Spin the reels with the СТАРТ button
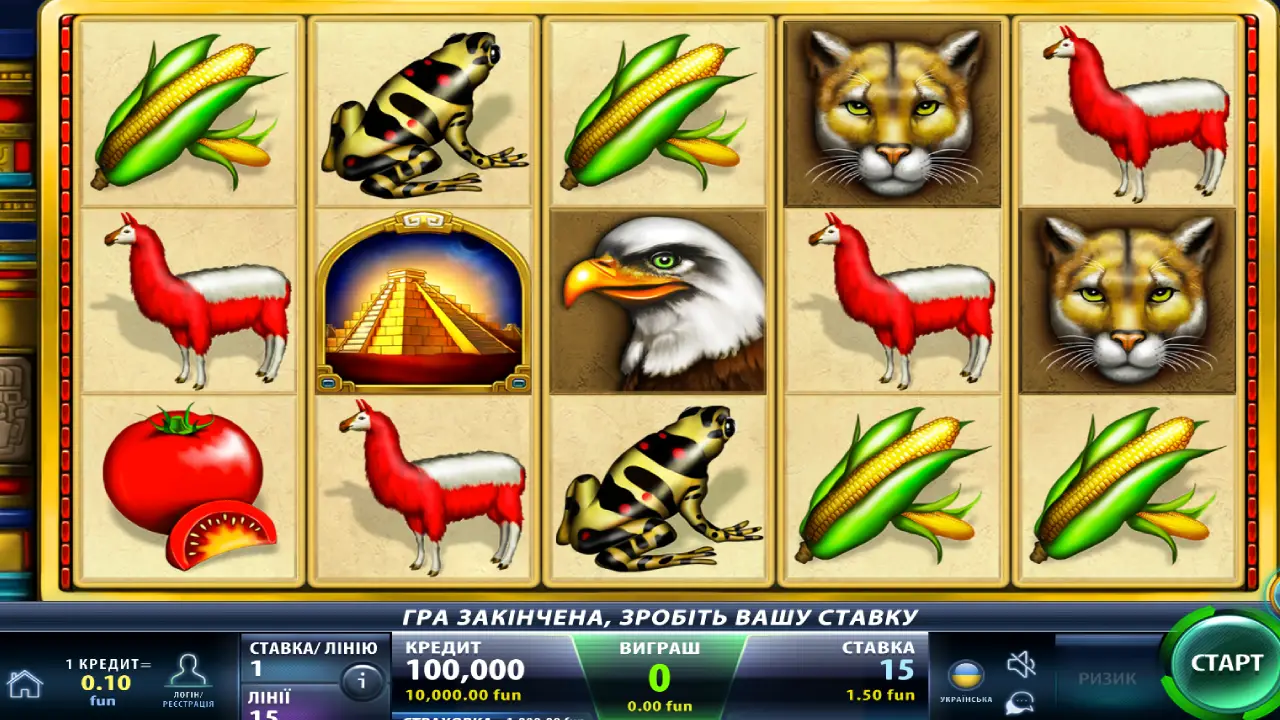Image resolution: width=1280 pixels, height=720 pixels. [1225, 663]
